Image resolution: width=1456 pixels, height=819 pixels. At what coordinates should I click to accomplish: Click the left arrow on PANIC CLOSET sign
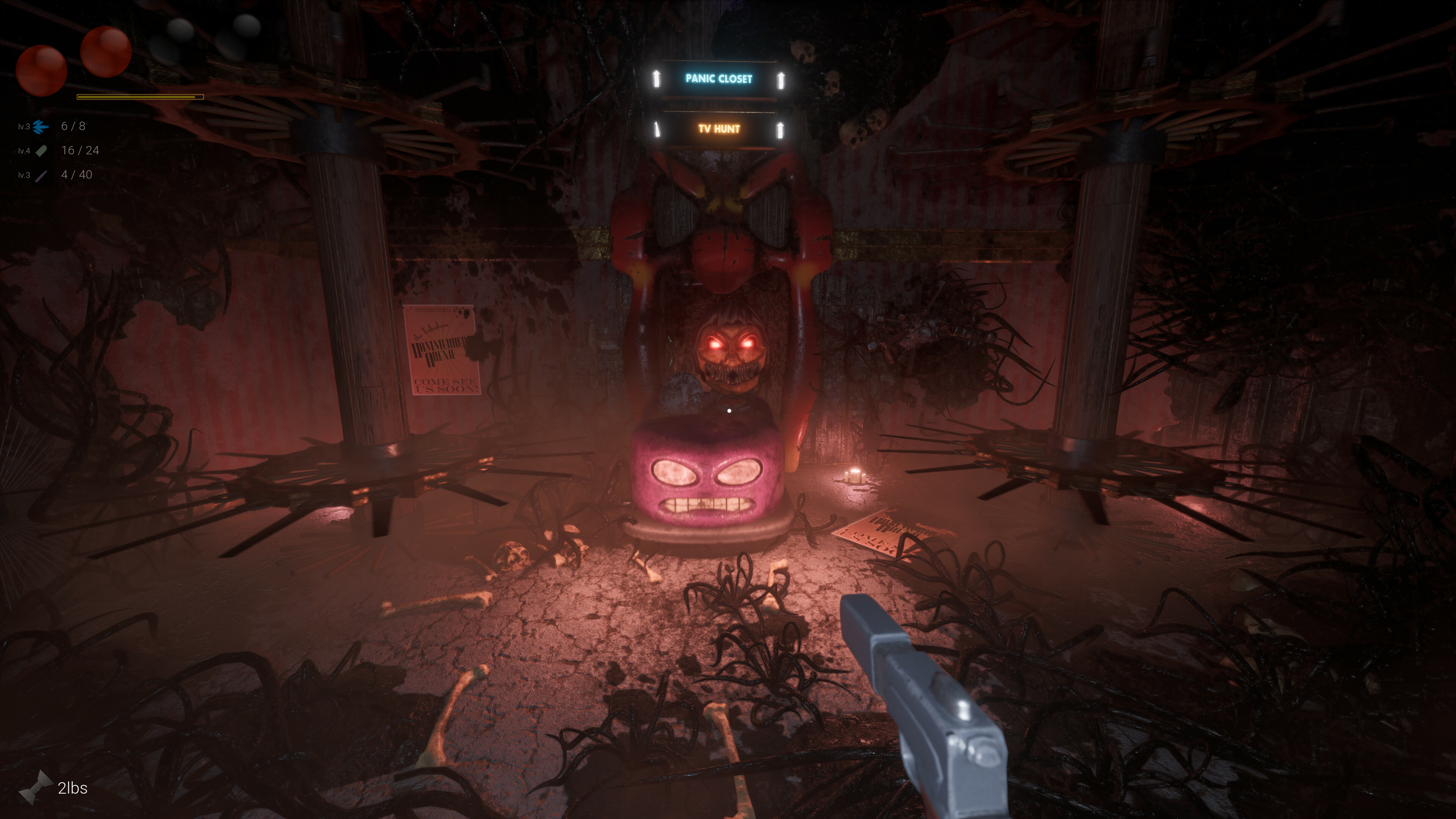click(657, 79)
